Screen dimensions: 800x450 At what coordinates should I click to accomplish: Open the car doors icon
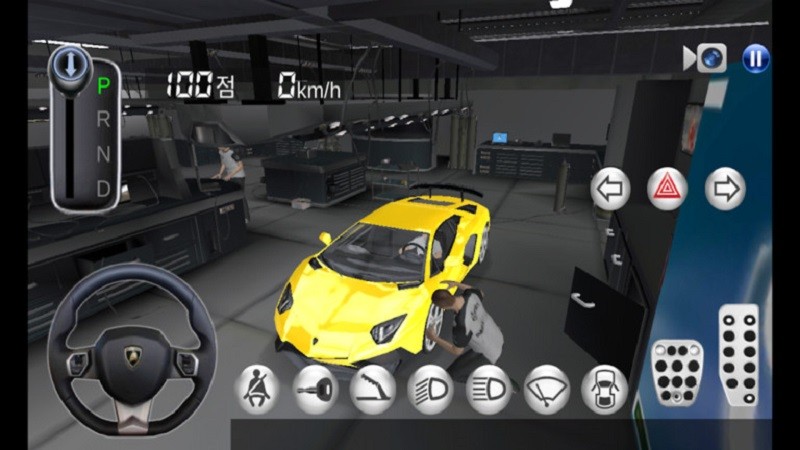point(605,389)
